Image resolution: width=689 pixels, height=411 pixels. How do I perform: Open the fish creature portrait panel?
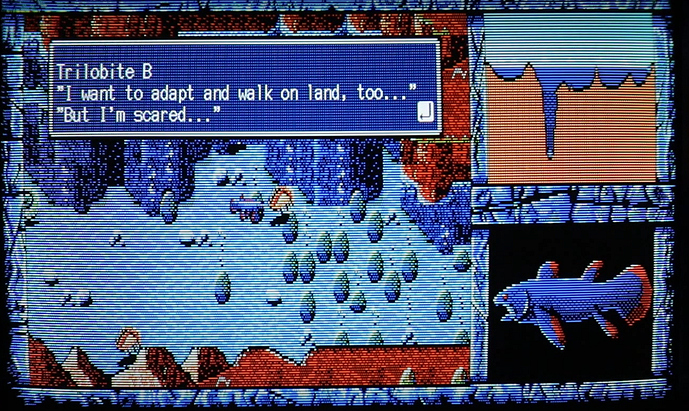(x=568, y=302)
